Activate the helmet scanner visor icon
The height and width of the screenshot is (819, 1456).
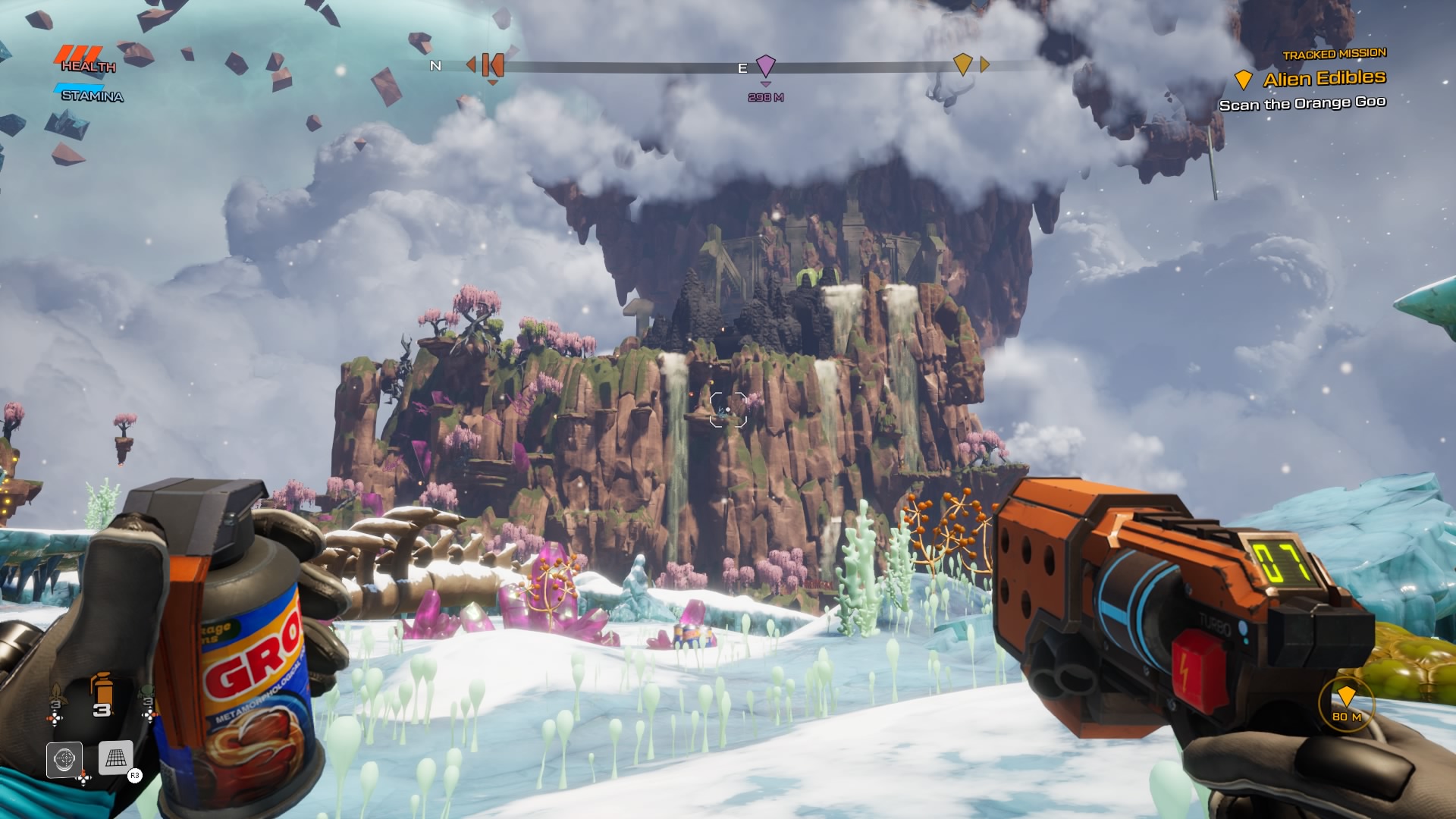(64, 758)
